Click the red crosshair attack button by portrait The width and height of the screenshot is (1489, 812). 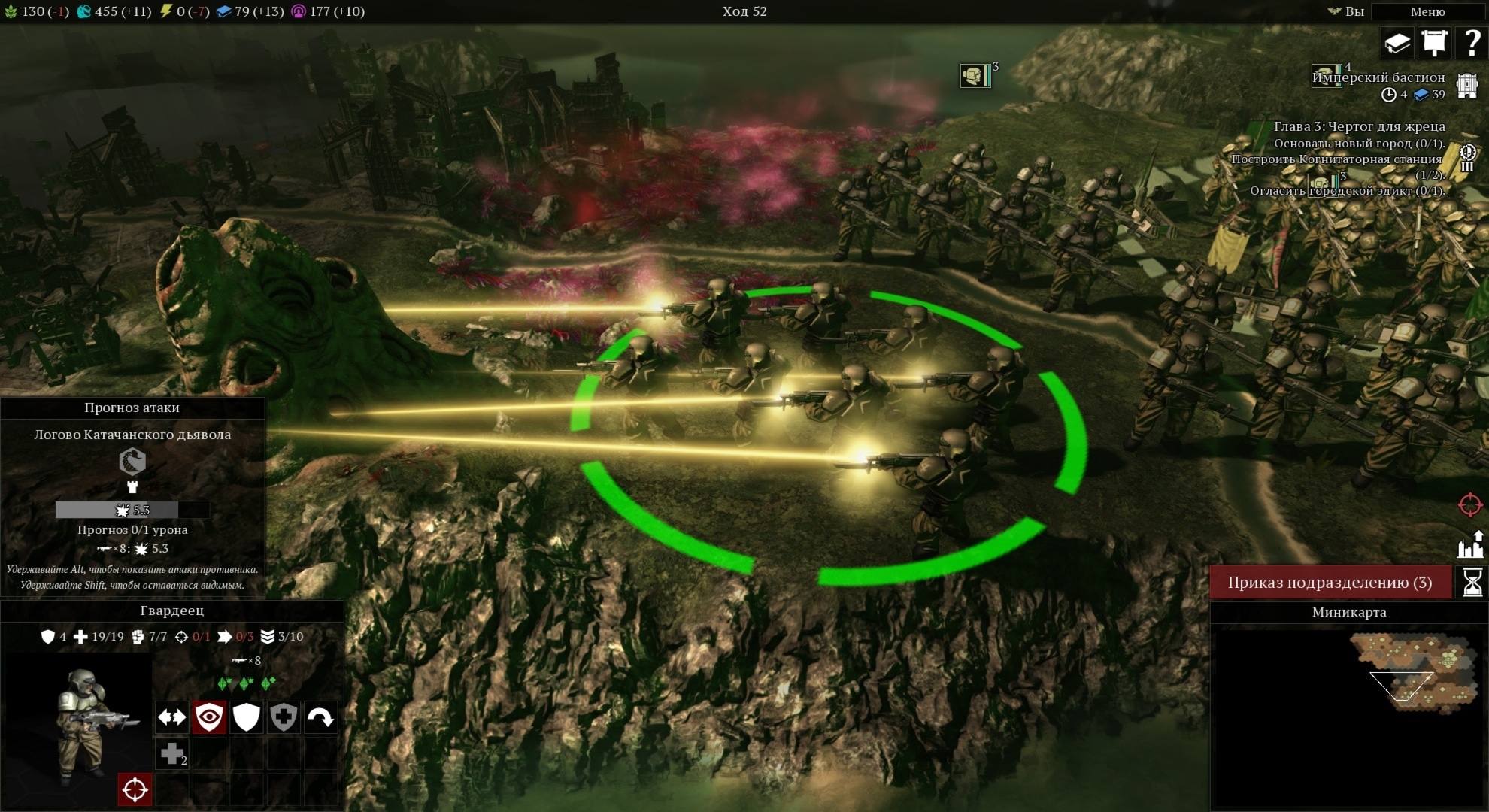(135, 789)
